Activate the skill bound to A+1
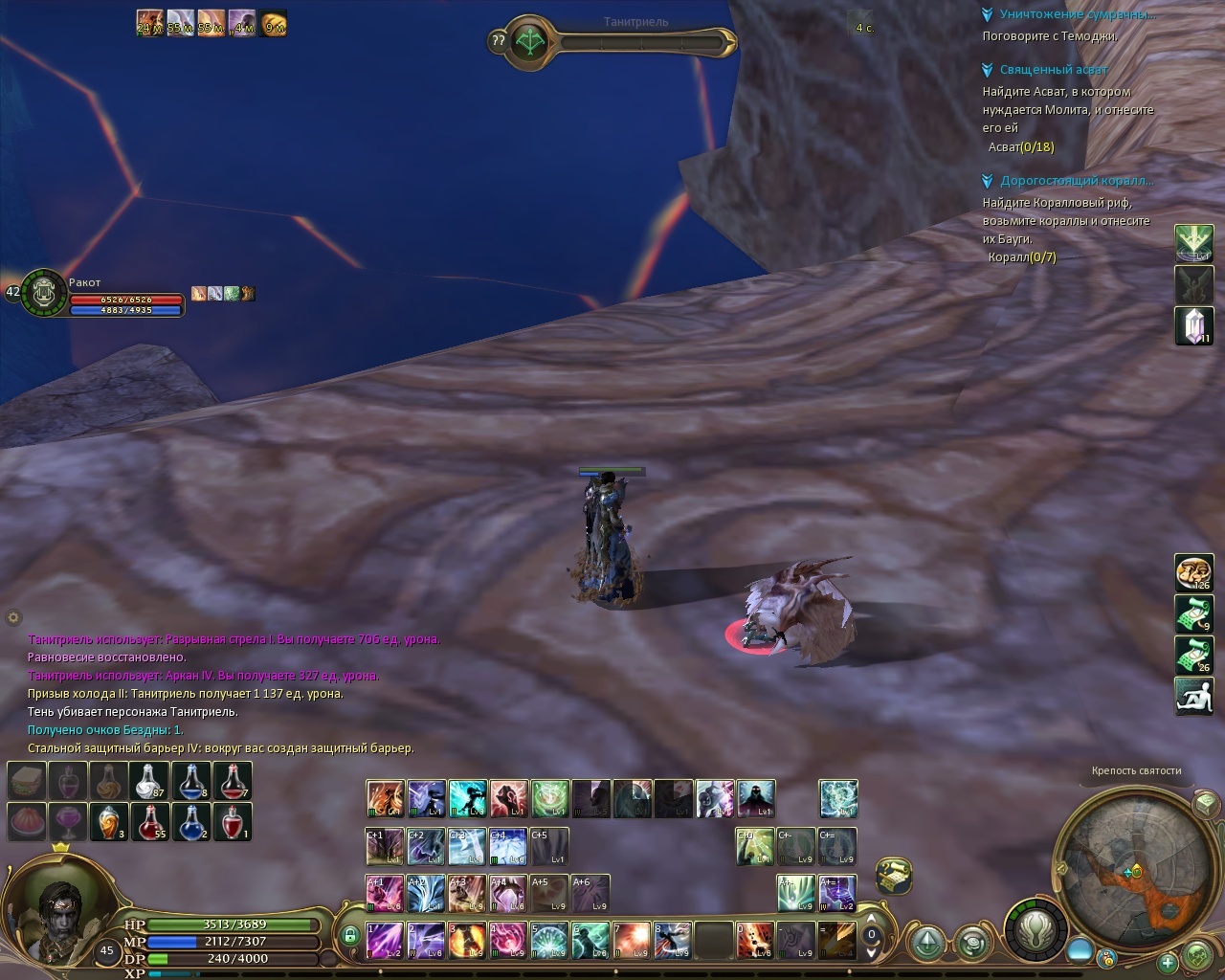Image resolution: width=1225 pixels, height=980 pixels. click(x=385, y=893)
